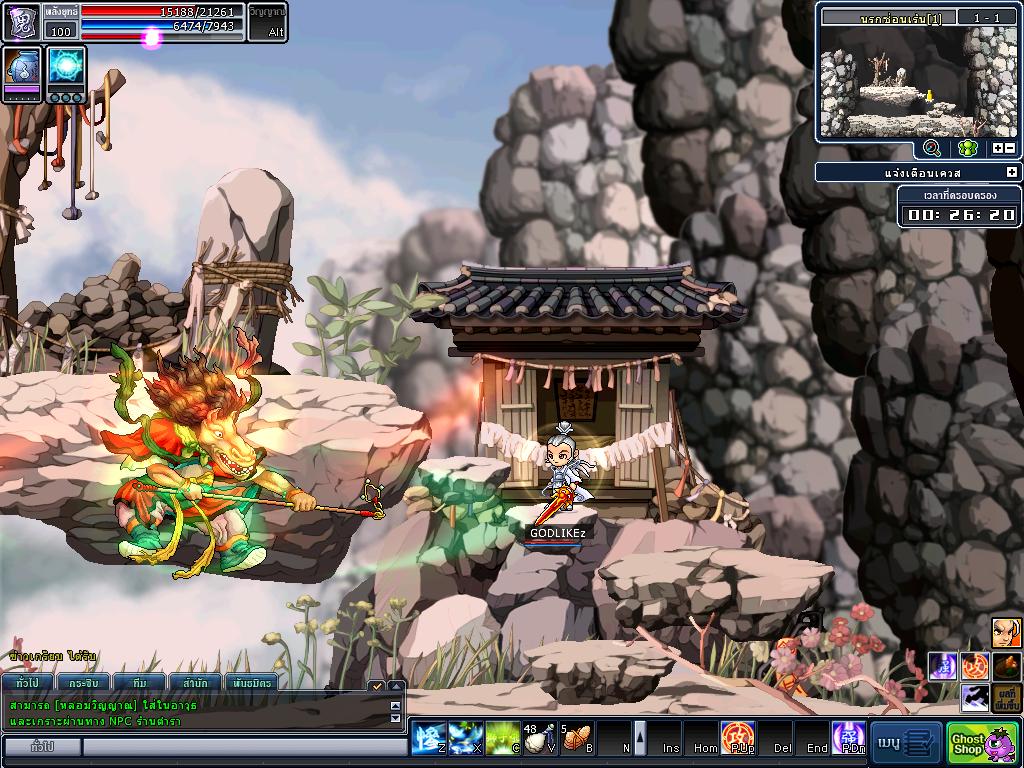Use the X slot blue skill

click(x=464, y=739)
